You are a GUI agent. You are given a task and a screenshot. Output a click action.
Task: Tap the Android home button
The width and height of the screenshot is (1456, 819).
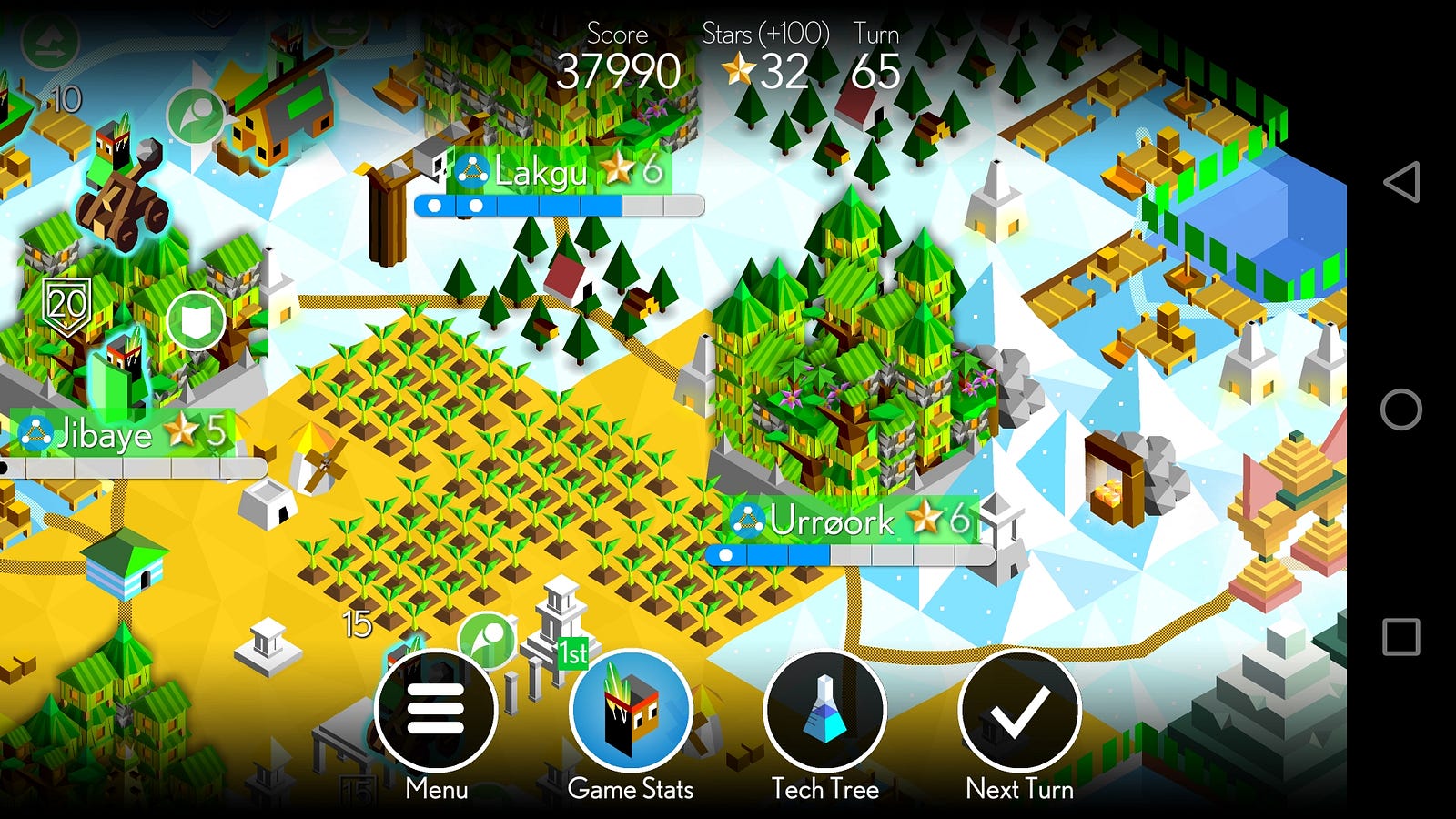[1401, 409]
